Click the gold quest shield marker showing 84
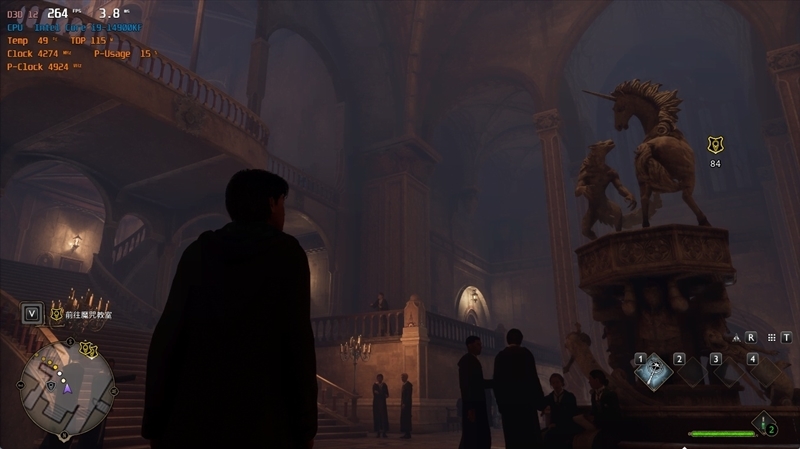Image resolution: width=800 pixels, height=449 pixels. coord(715,145)
